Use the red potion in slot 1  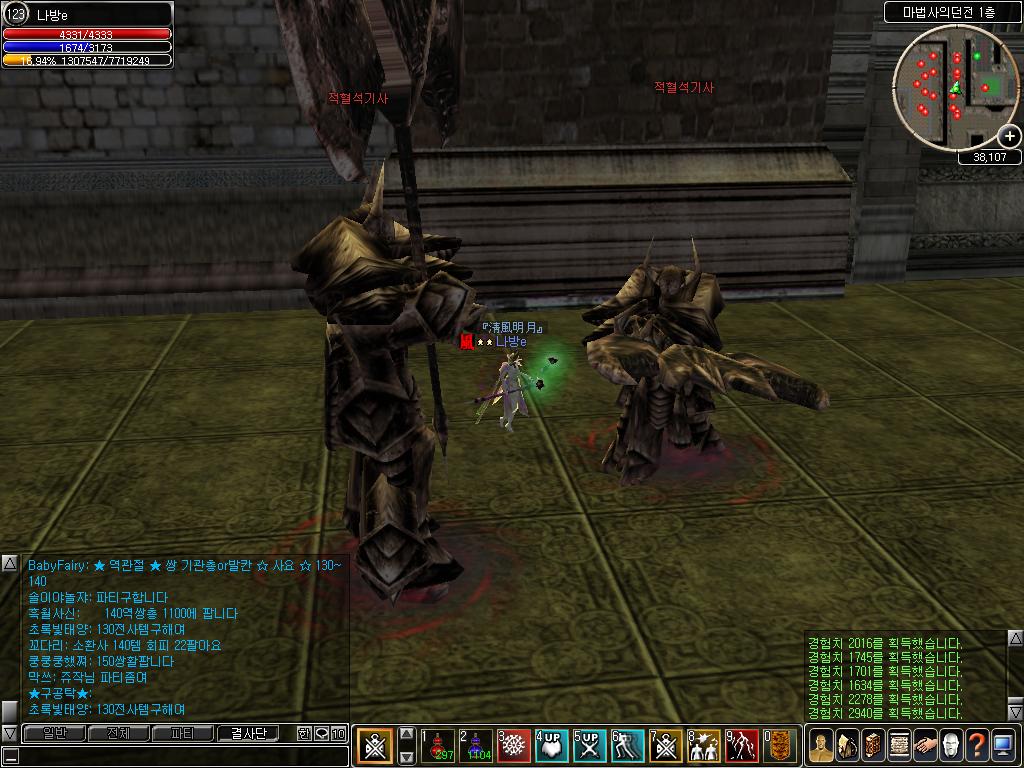pos(438,746)
